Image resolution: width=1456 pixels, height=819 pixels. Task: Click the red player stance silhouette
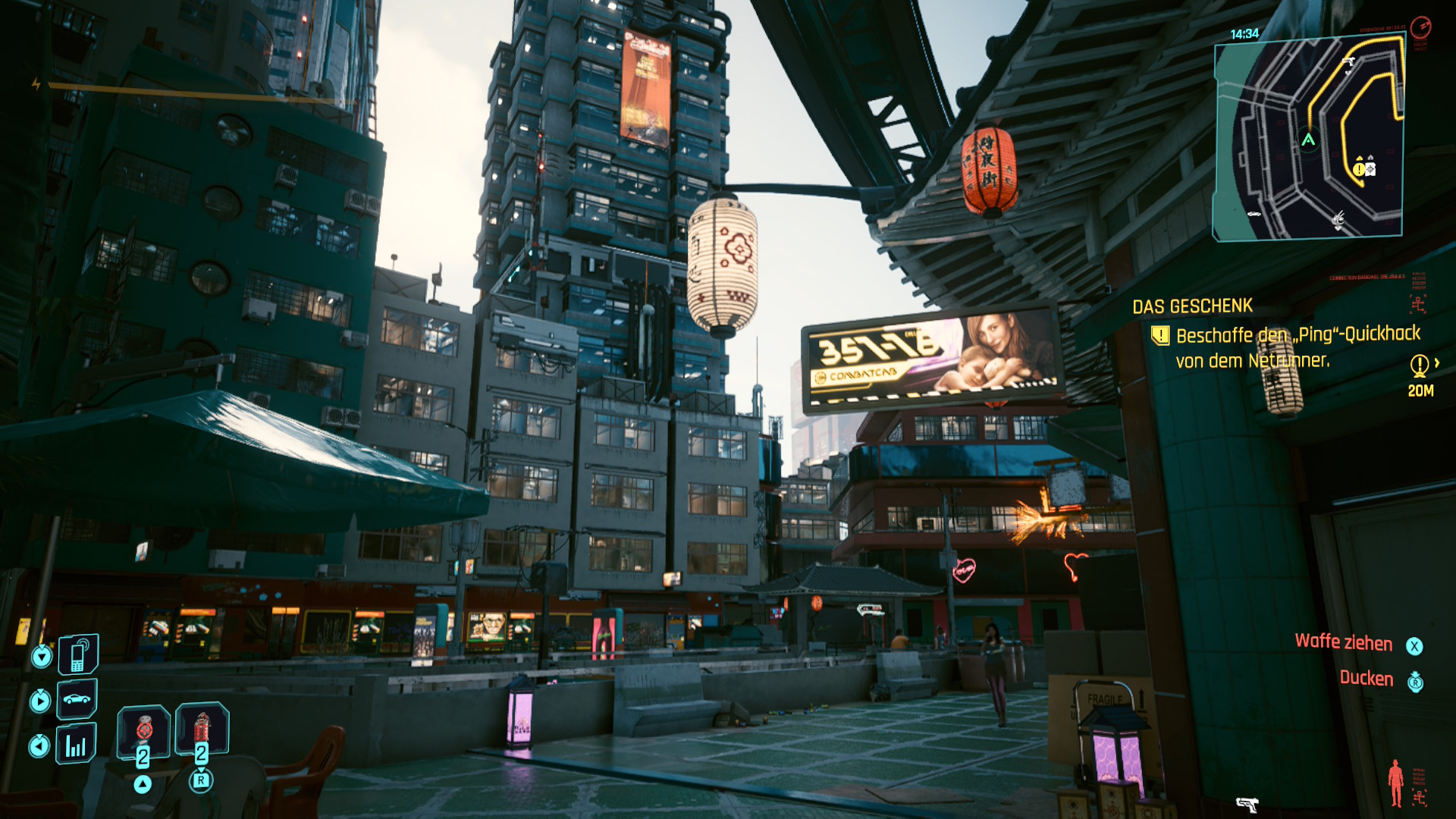pos(1395,783)
